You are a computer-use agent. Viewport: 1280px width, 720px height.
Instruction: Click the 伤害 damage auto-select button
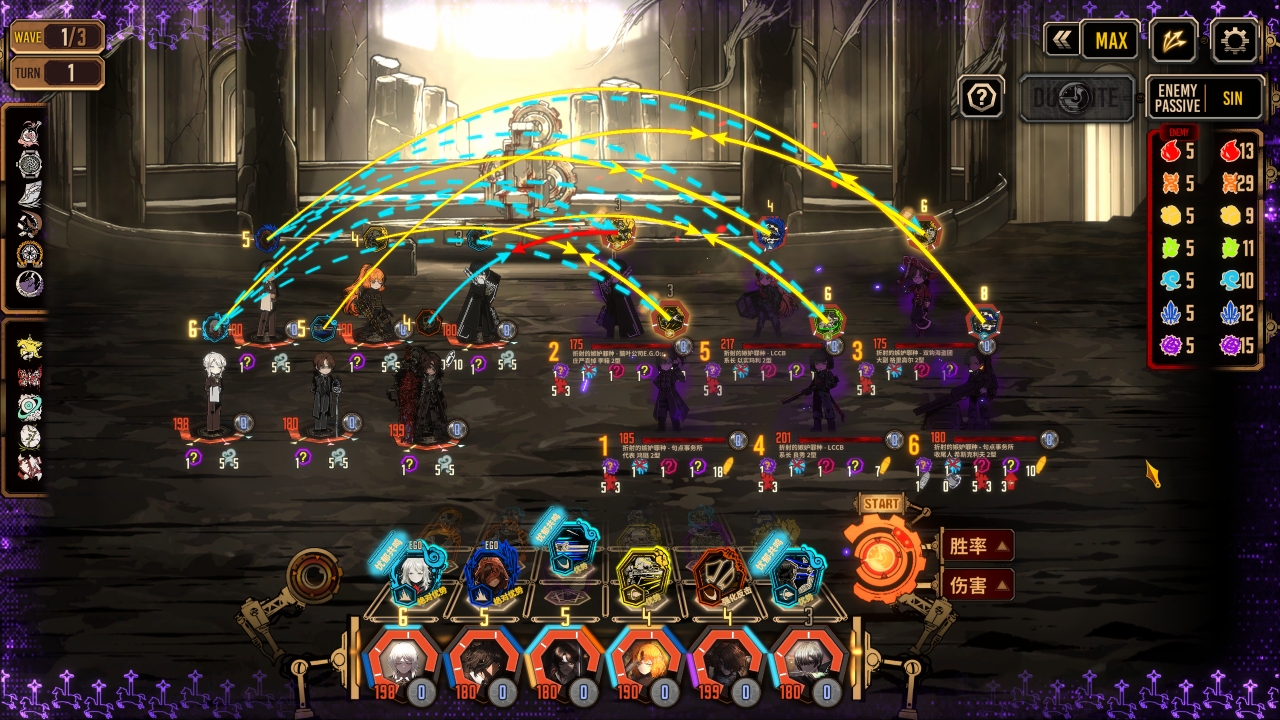click(976, 585)
